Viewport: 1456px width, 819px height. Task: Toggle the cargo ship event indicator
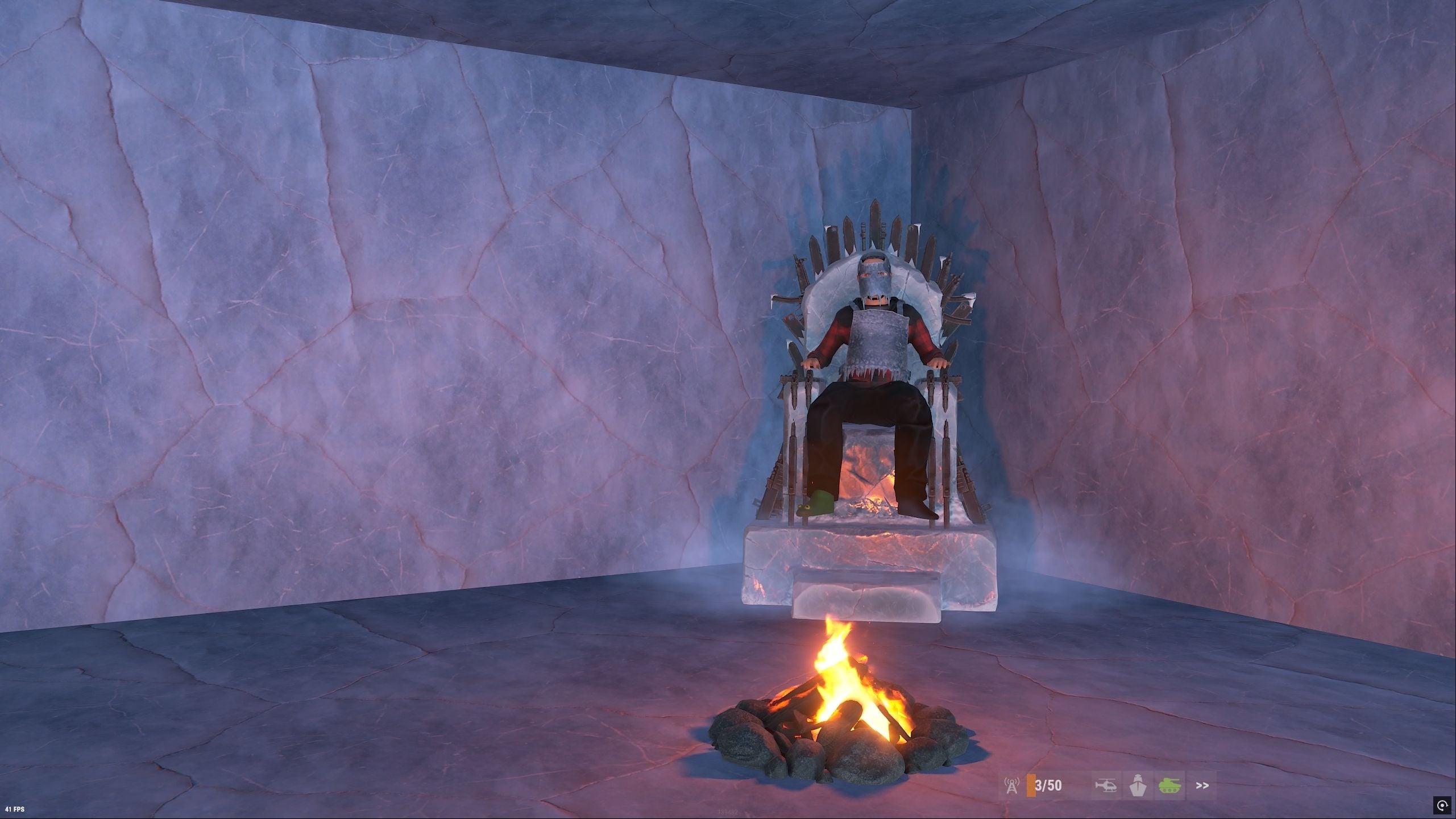click(1137, 787)
